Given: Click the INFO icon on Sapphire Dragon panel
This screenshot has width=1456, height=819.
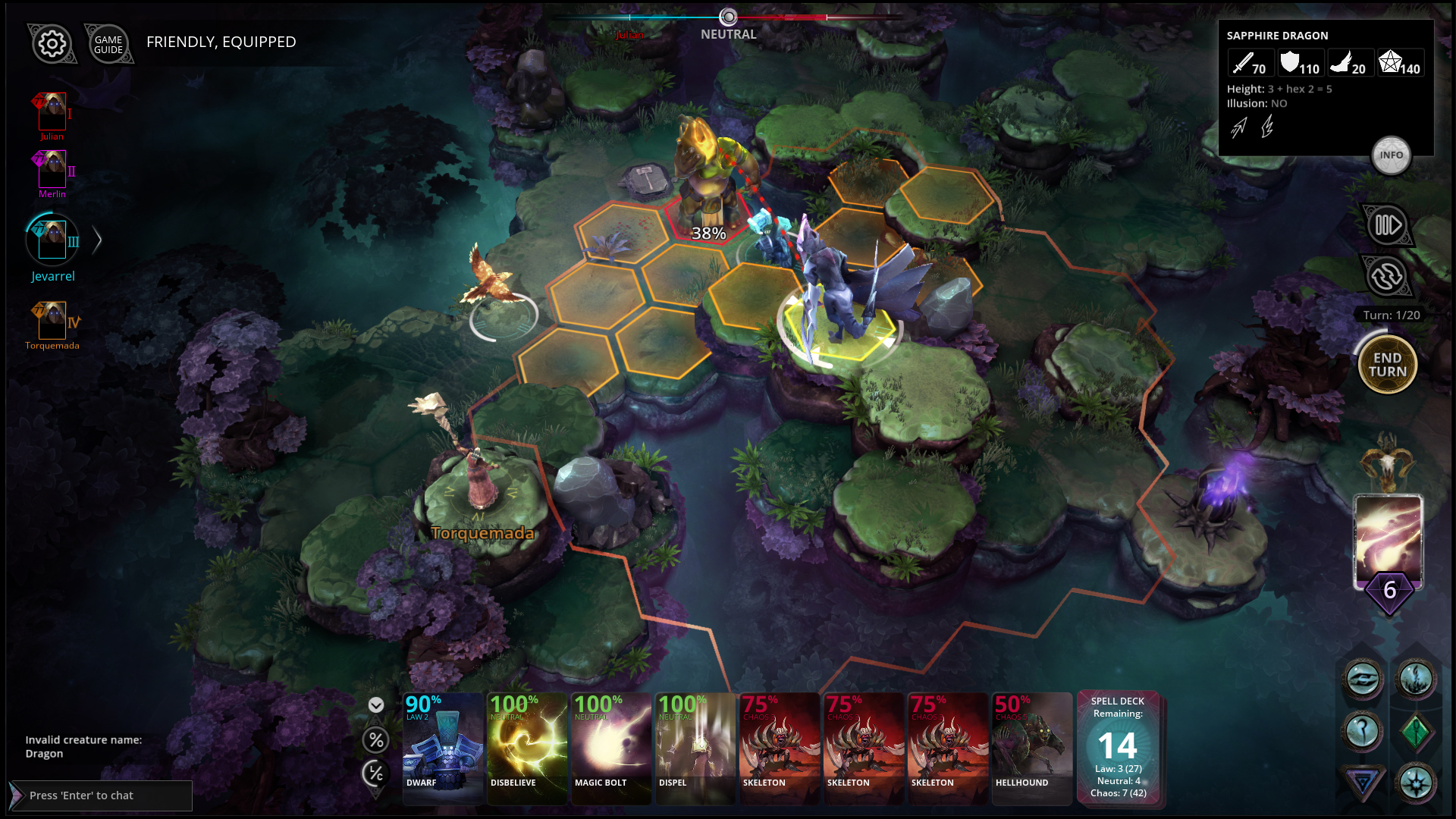Looking at the screenshot, I should [1392, 155].
